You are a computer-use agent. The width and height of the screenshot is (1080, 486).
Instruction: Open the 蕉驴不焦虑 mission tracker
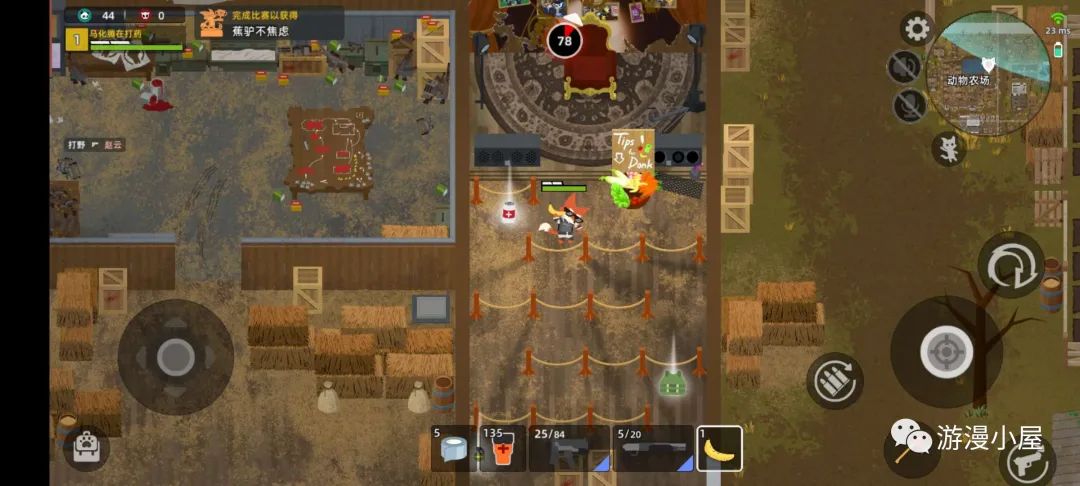click(x=270, y=23)
